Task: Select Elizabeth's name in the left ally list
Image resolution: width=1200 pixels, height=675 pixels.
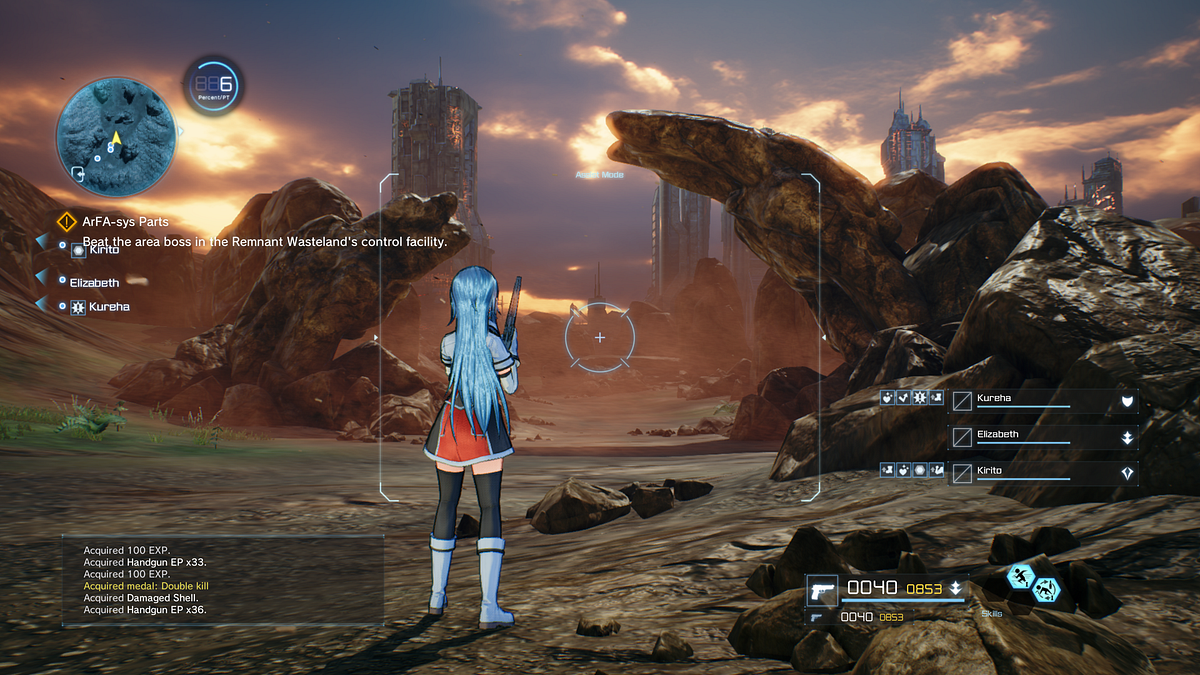Action: coord(94,283)
